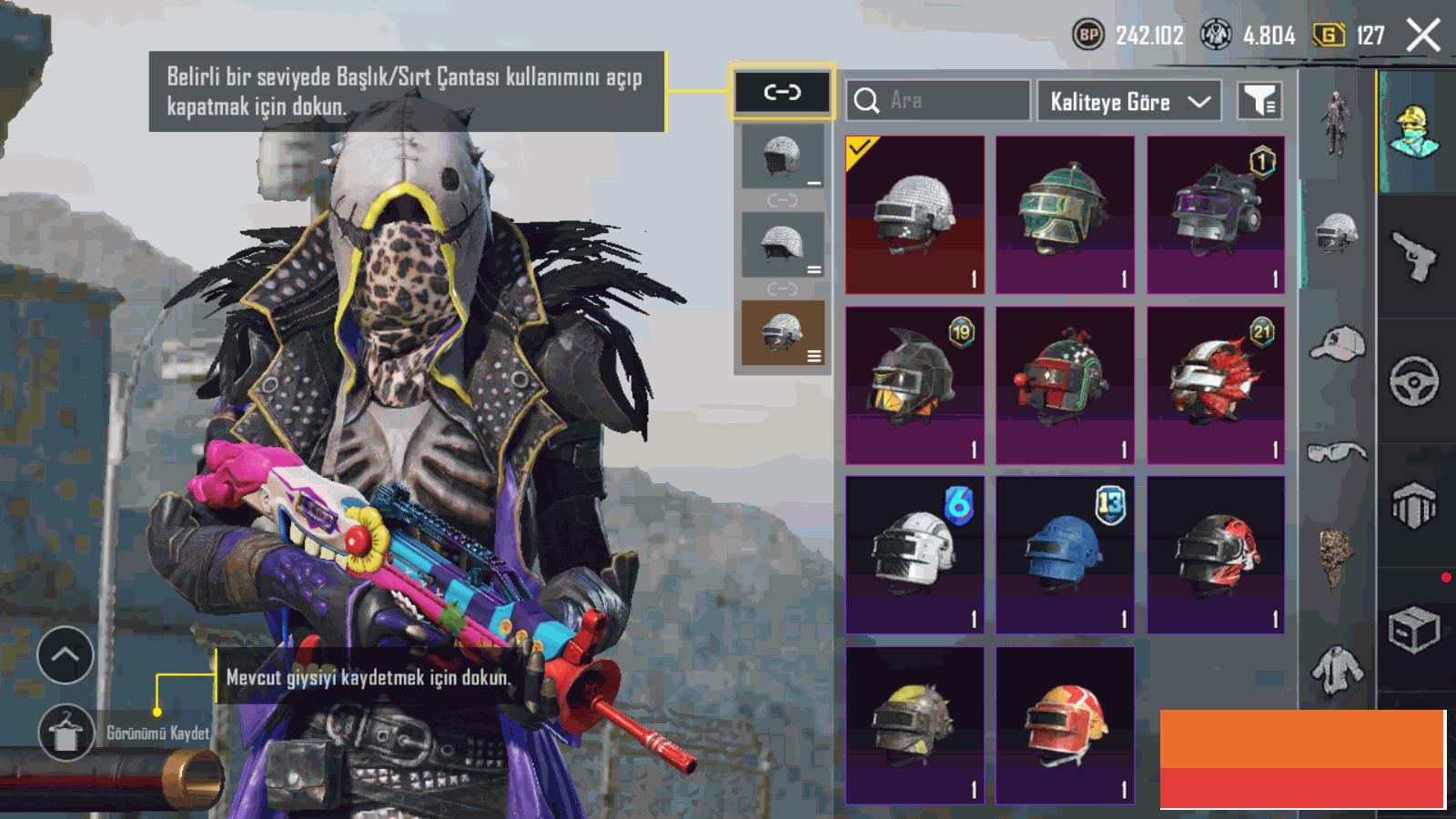Pick the red spiked helmet with badge 21
The height and width of the screenshot is (819, 1456).
(x=1216, y=385)
